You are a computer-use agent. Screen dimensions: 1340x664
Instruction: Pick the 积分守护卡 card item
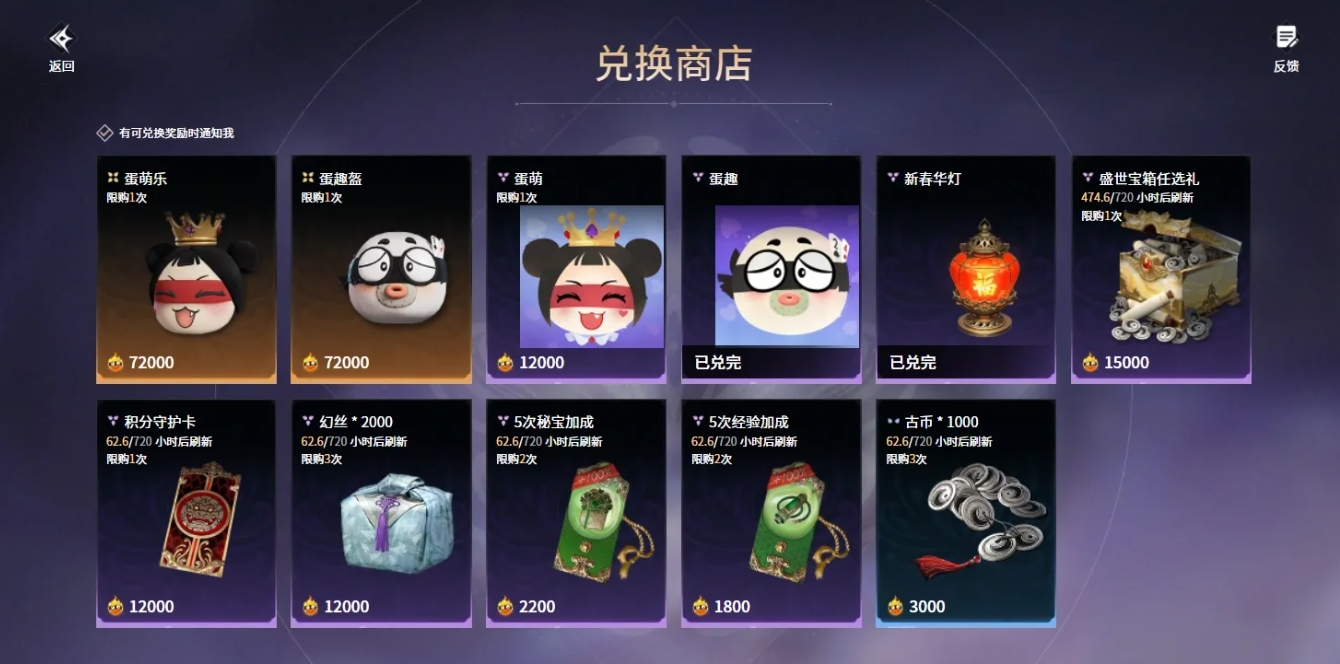(186, 513)
